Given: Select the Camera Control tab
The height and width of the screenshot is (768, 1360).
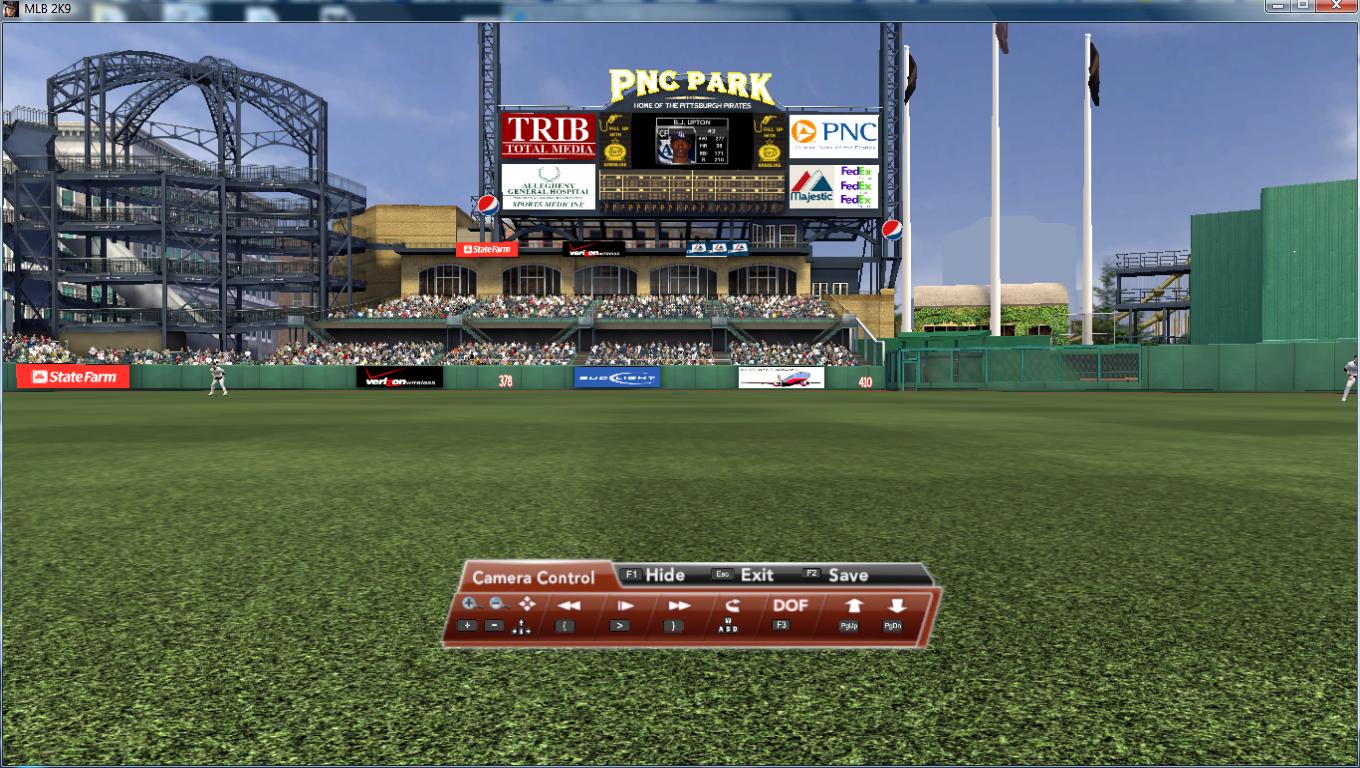Looking at the screenshot, I should click(533, 577).
